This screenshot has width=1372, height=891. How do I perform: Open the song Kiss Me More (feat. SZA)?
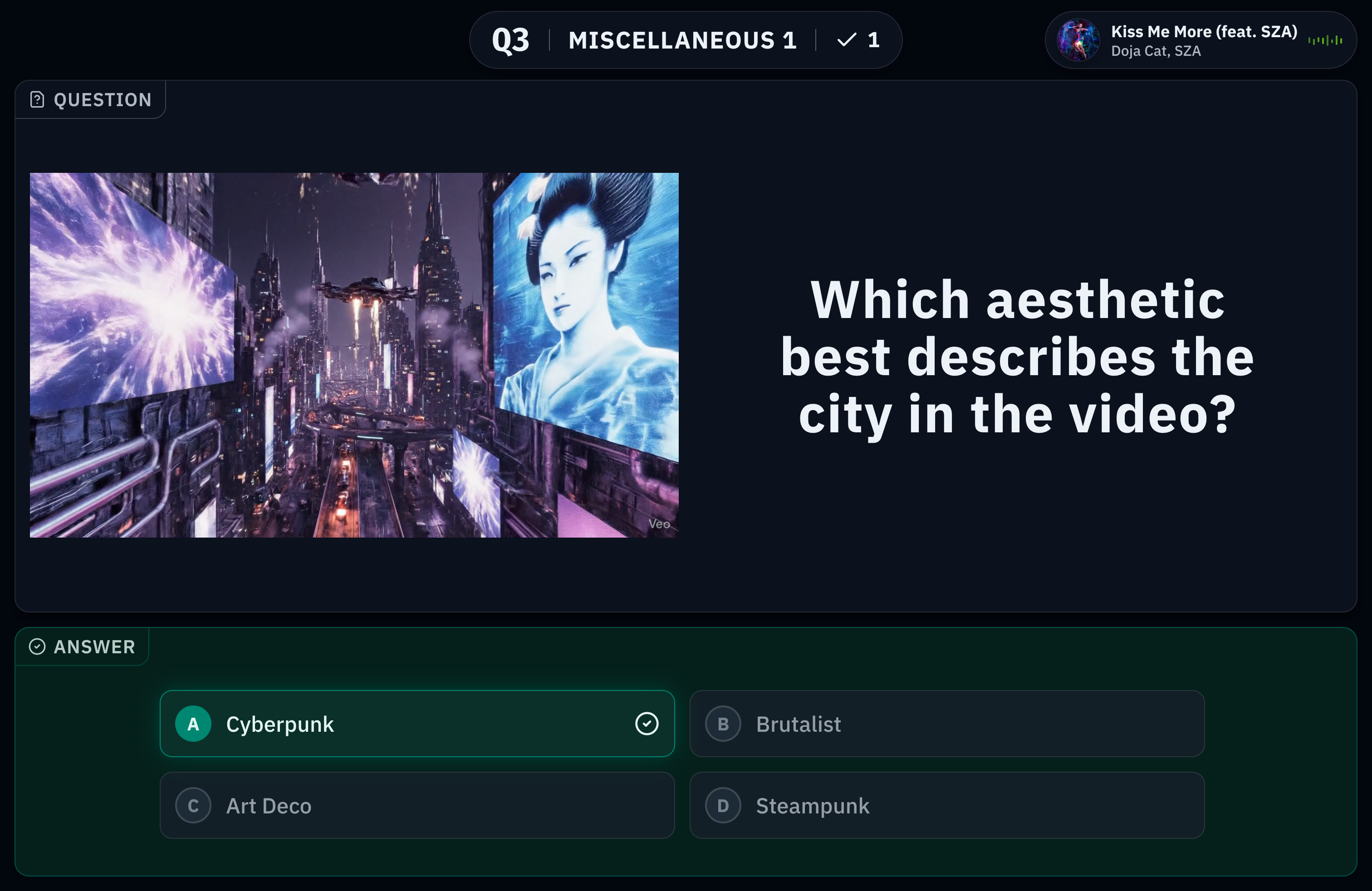[1204, 32]
